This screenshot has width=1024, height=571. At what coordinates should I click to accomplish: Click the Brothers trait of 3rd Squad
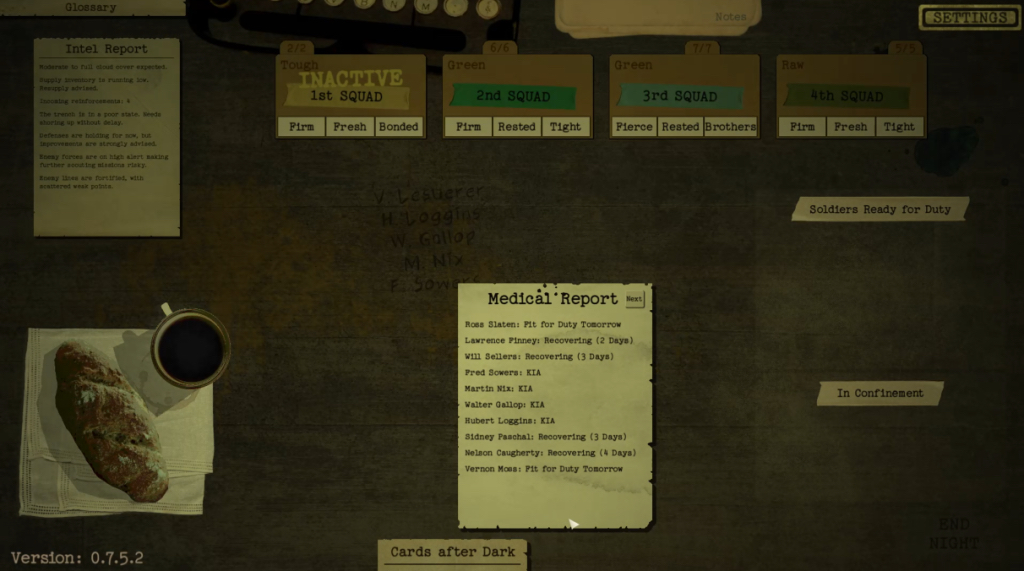point(730,127)
